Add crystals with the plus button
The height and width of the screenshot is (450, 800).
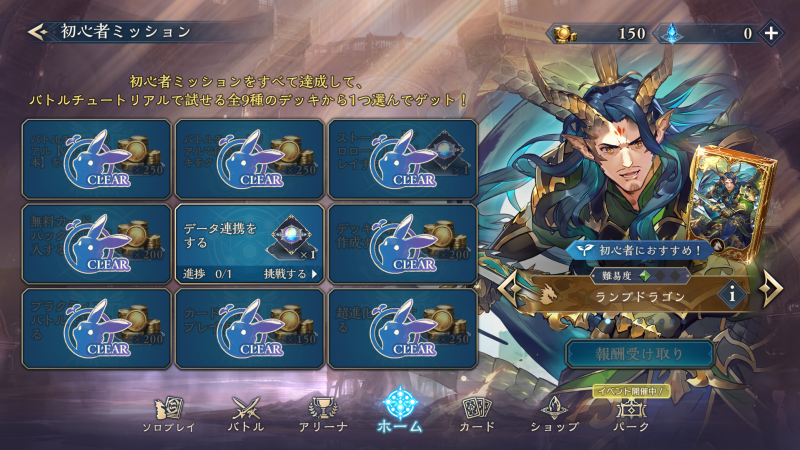tap(771, 32)
